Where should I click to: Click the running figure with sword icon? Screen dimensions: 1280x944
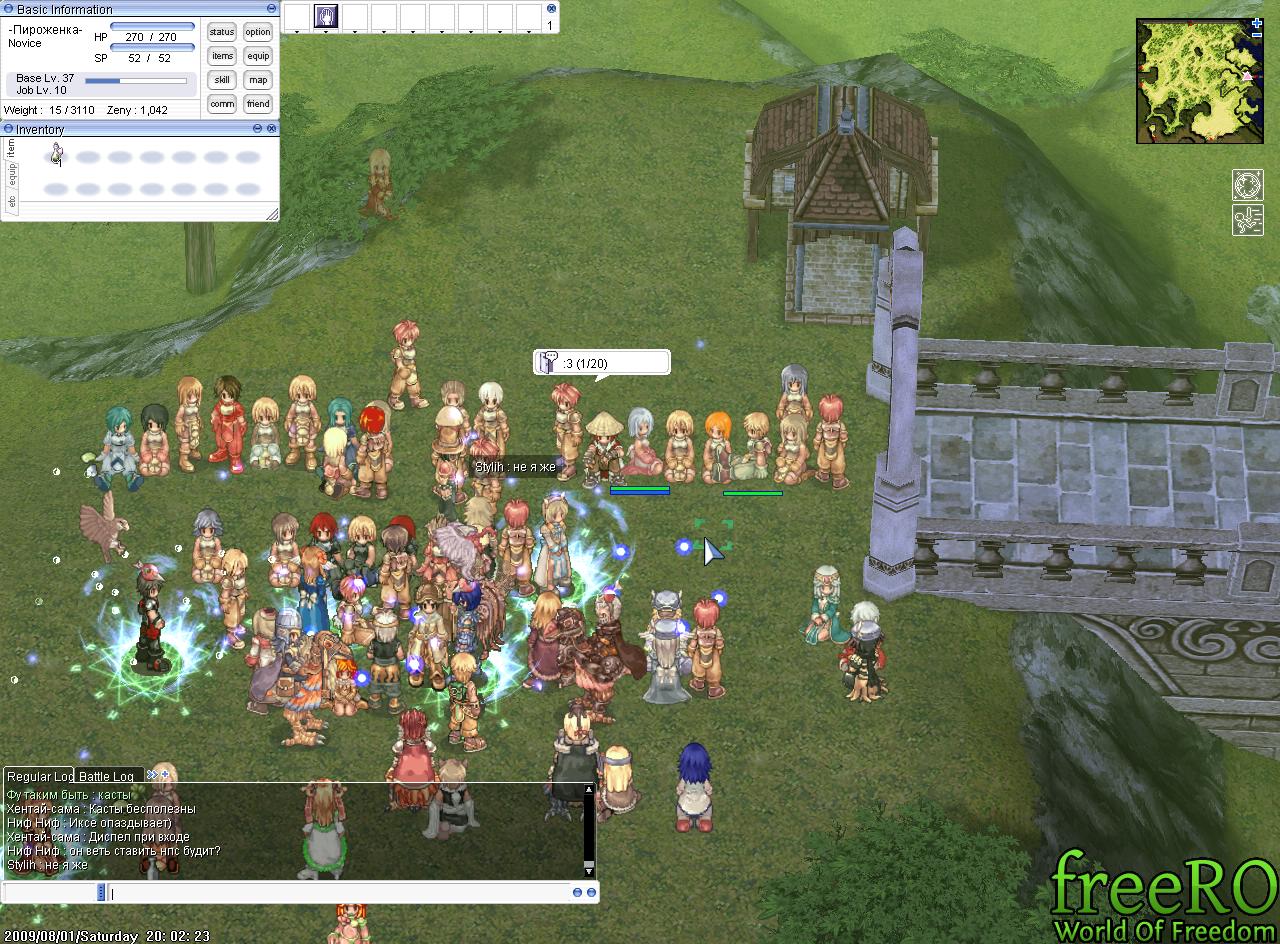[x=1247, y=220]
